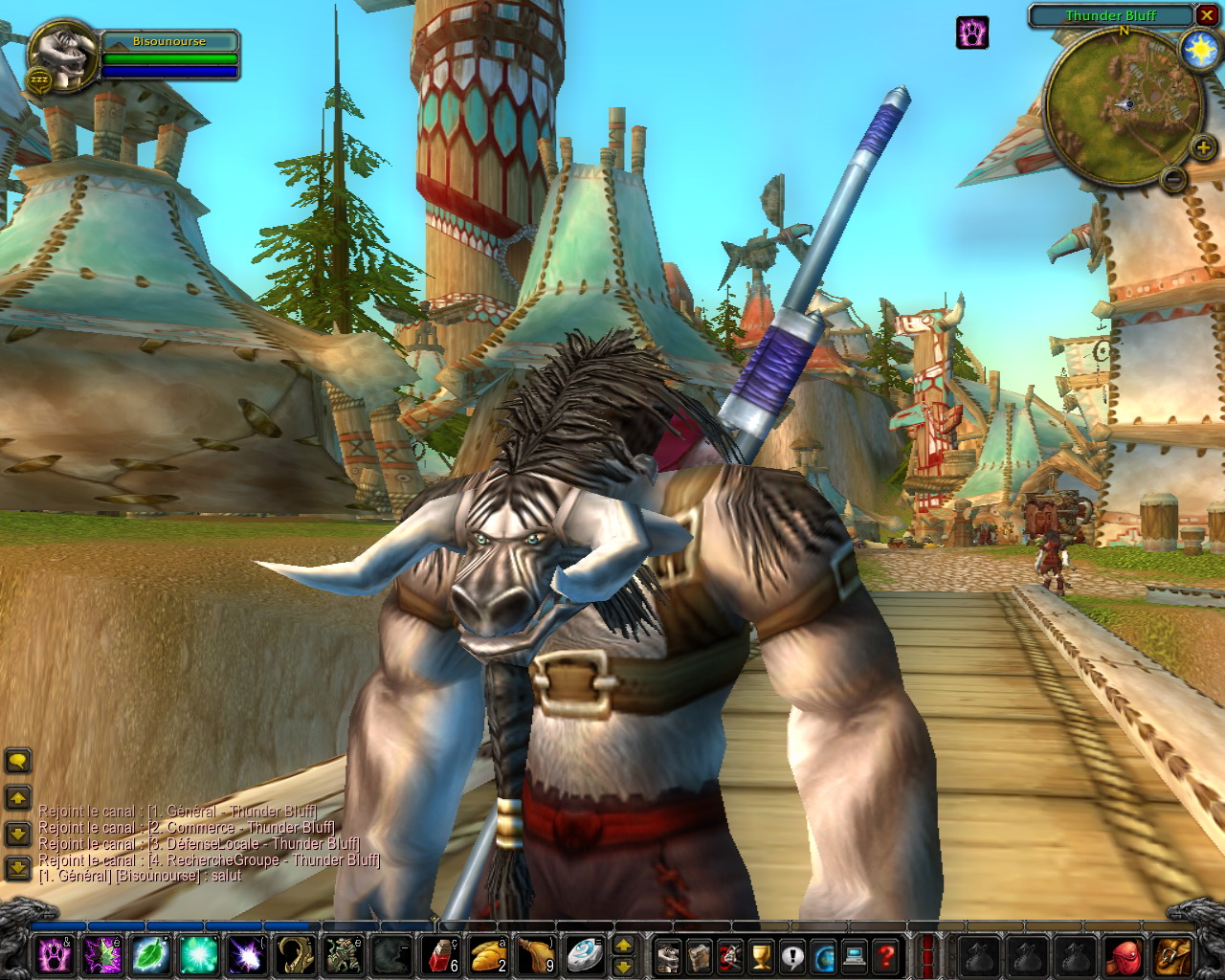
Task: Open the backpack
Action: tap(1173, 955)
